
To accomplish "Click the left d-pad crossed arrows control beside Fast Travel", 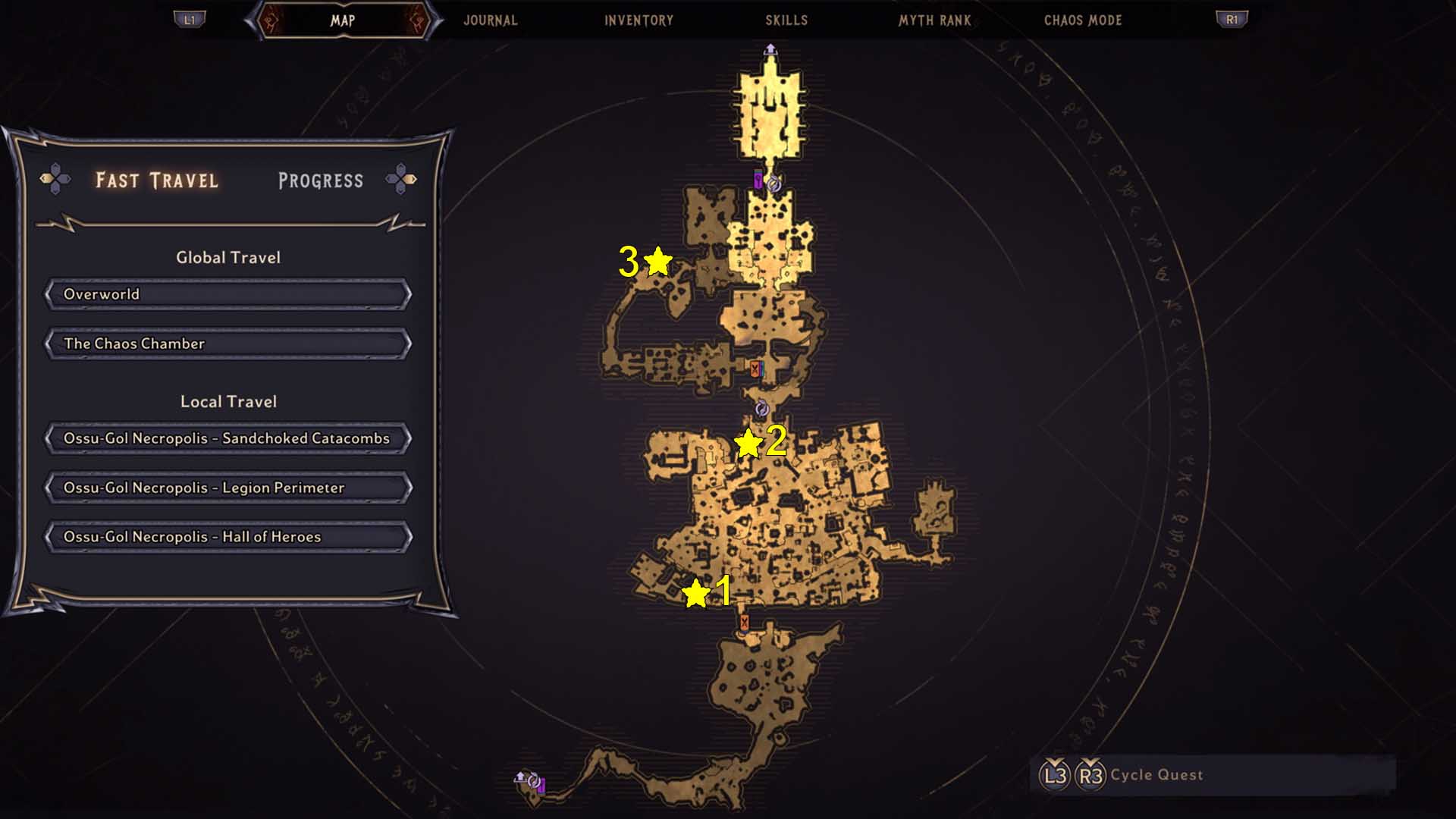I will (55, 180).
